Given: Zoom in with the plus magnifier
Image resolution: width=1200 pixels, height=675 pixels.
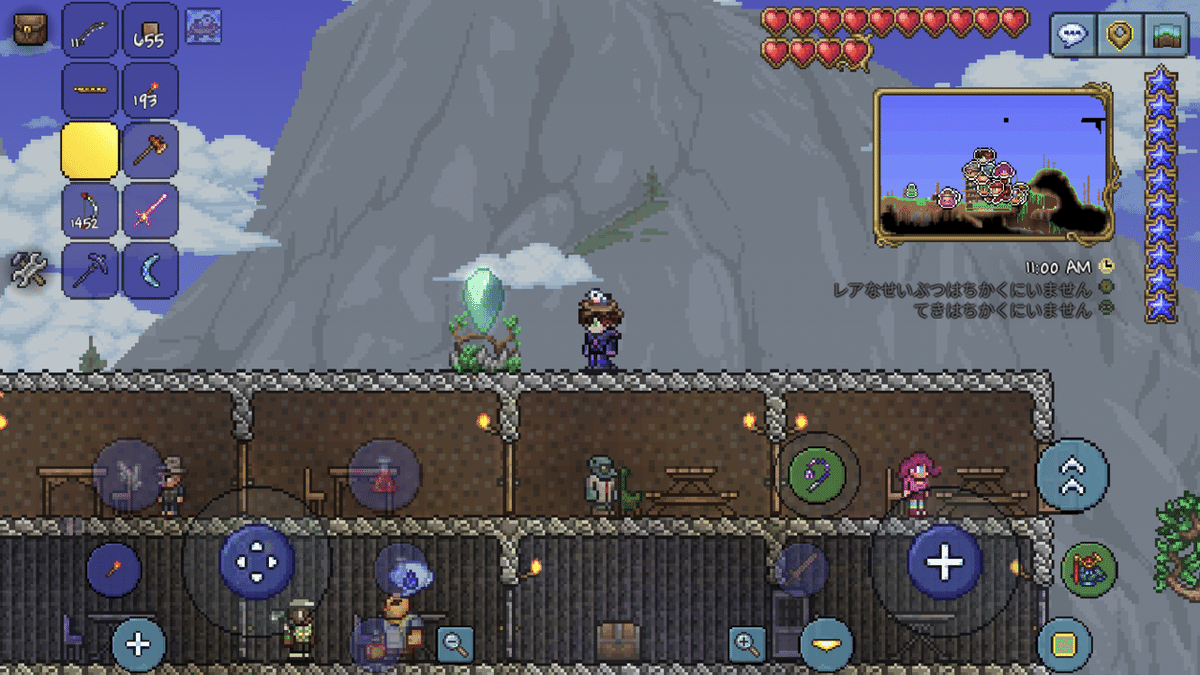Looking at the screenshot, I should [x=747, y=643].
